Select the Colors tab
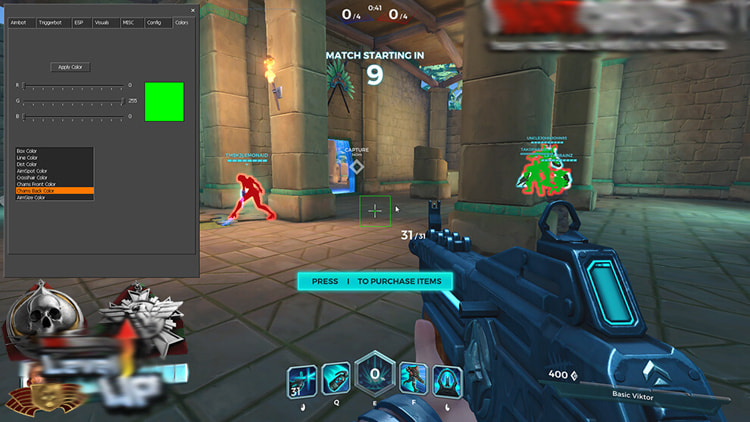 click(181, 21)
